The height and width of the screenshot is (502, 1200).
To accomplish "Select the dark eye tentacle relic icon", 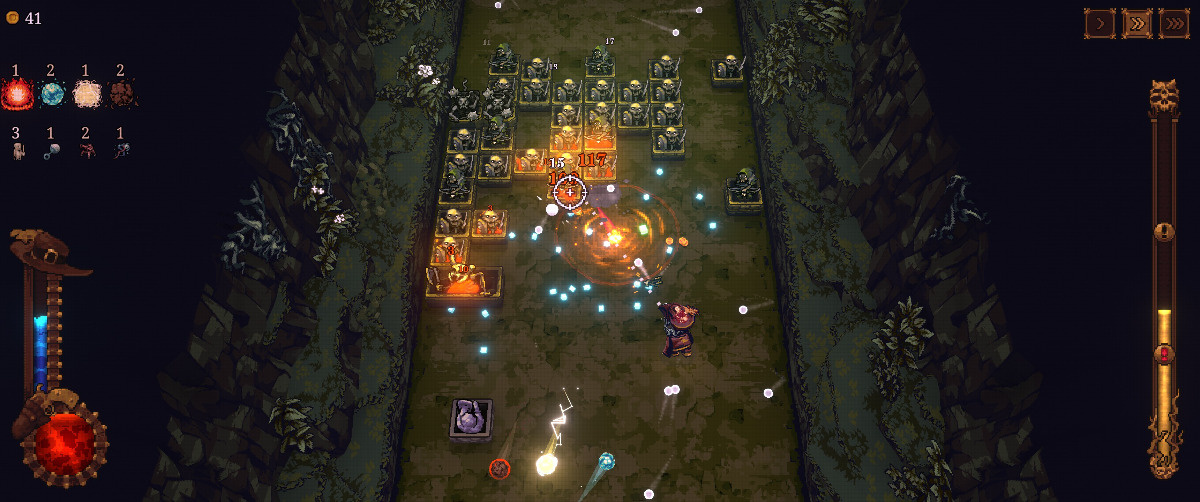I will click(121, 151).
